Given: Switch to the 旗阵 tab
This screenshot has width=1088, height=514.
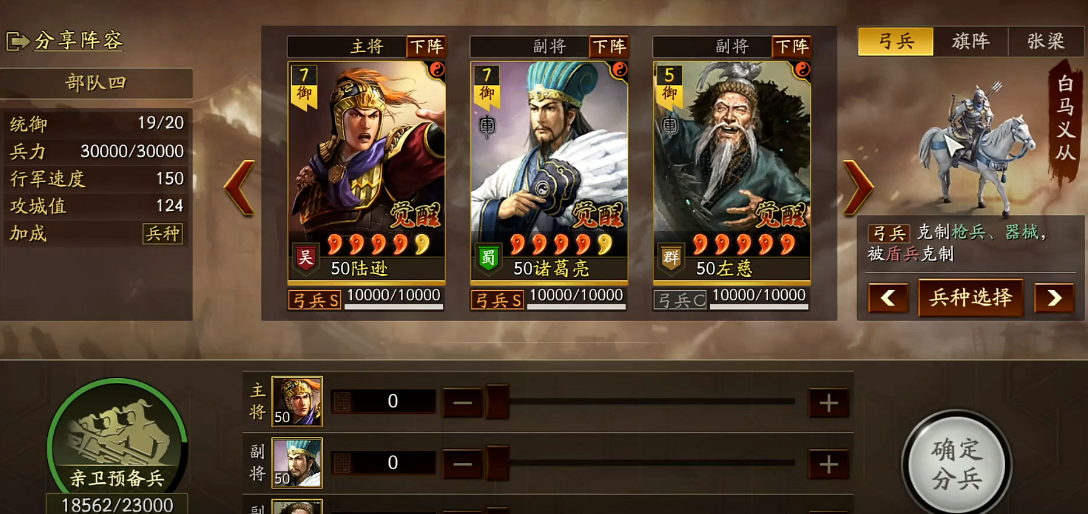Looking at the screenshot, I should point(970,41).
